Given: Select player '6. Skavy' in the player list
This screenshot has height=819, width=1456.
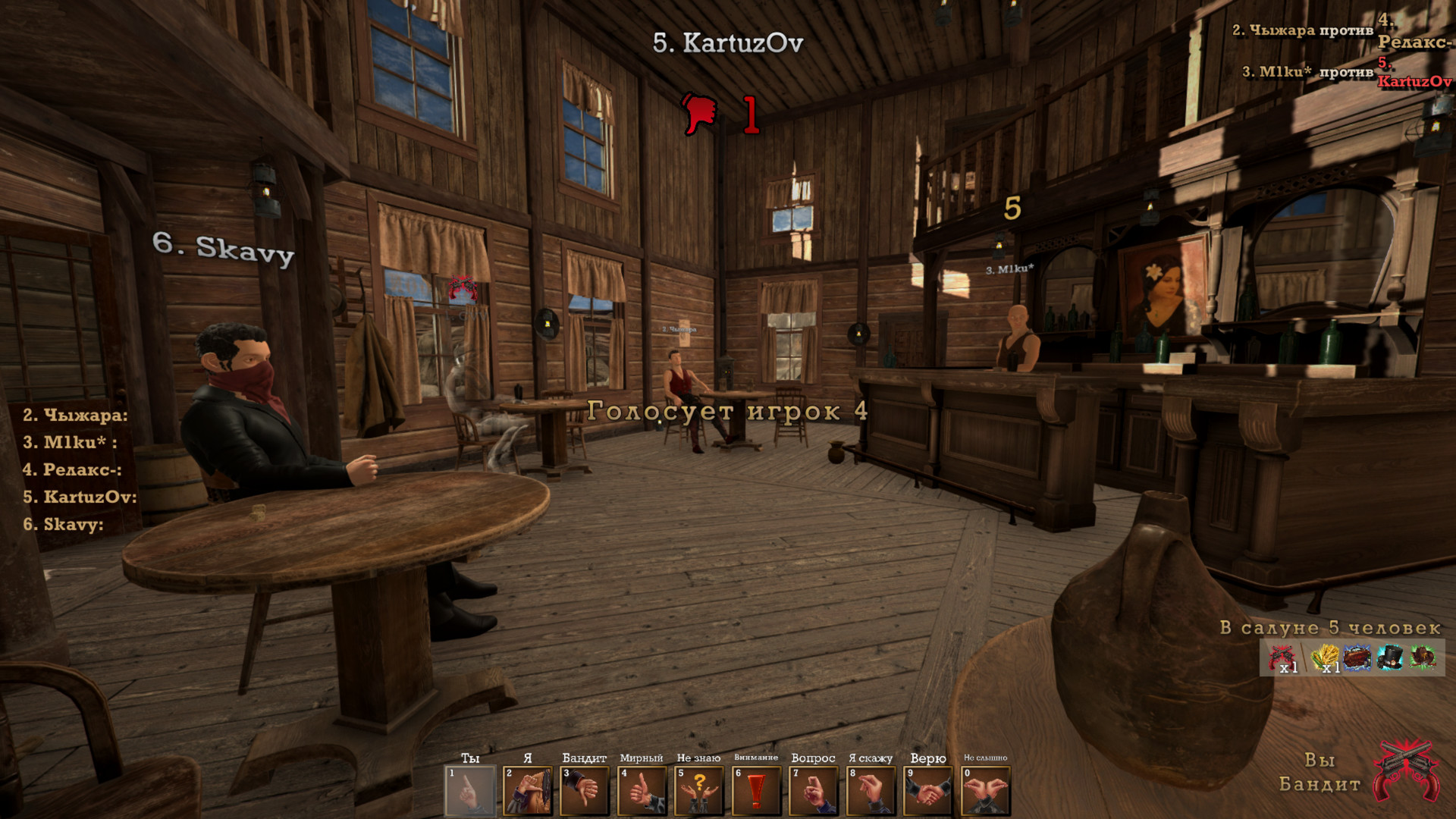Looking at the screenshot, I should pyautogui.click(x=62, y=525).
